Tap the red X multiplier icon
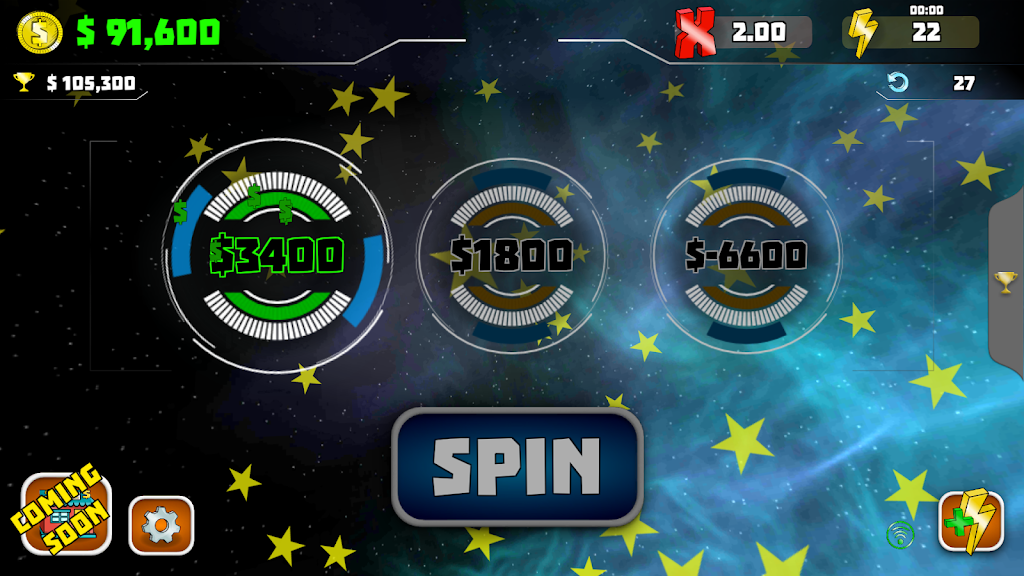1024x576 pixels. [x=696, y=32]
